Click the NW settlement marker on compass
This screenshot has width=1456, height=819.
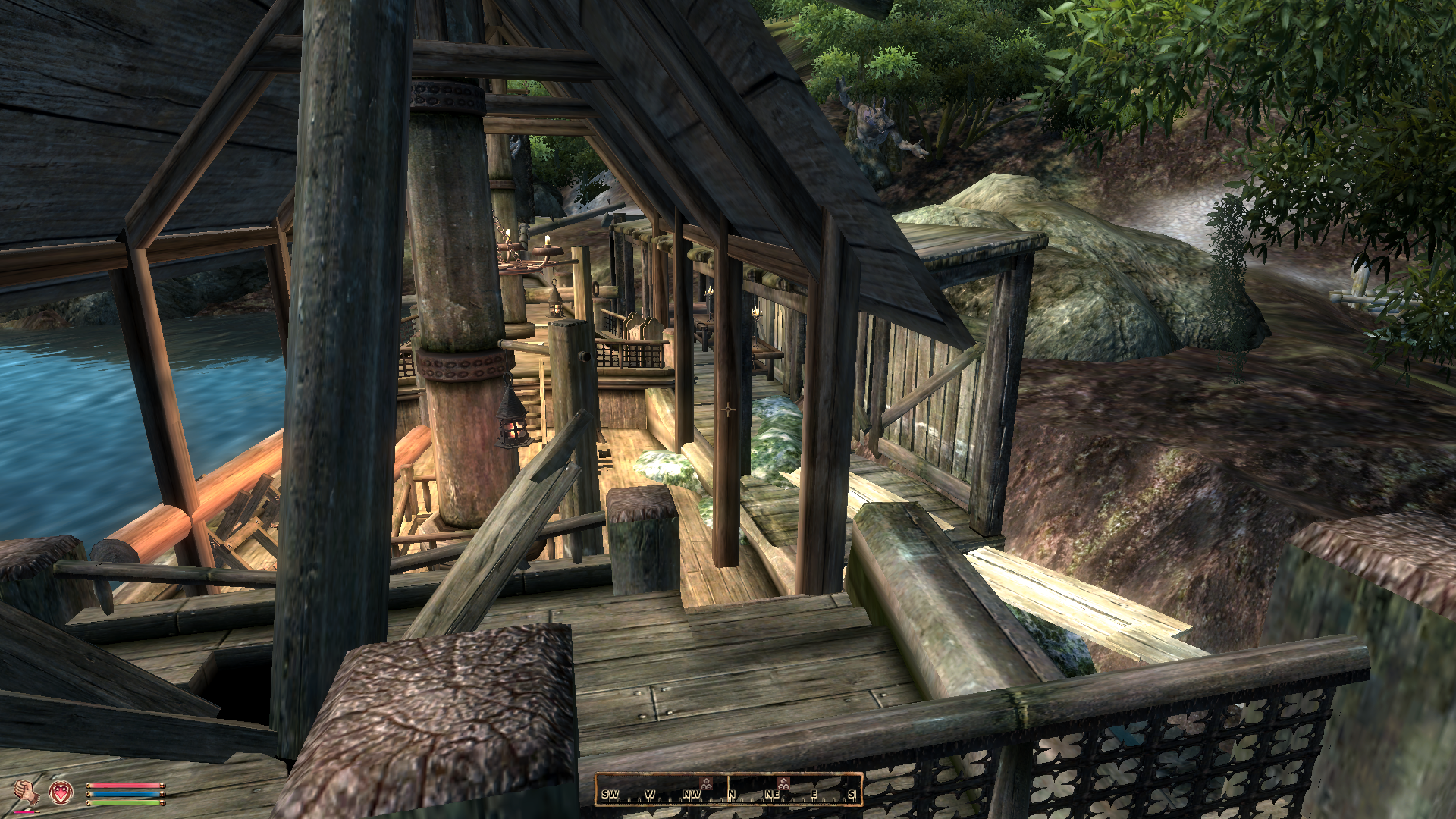(x=706, y=783)
